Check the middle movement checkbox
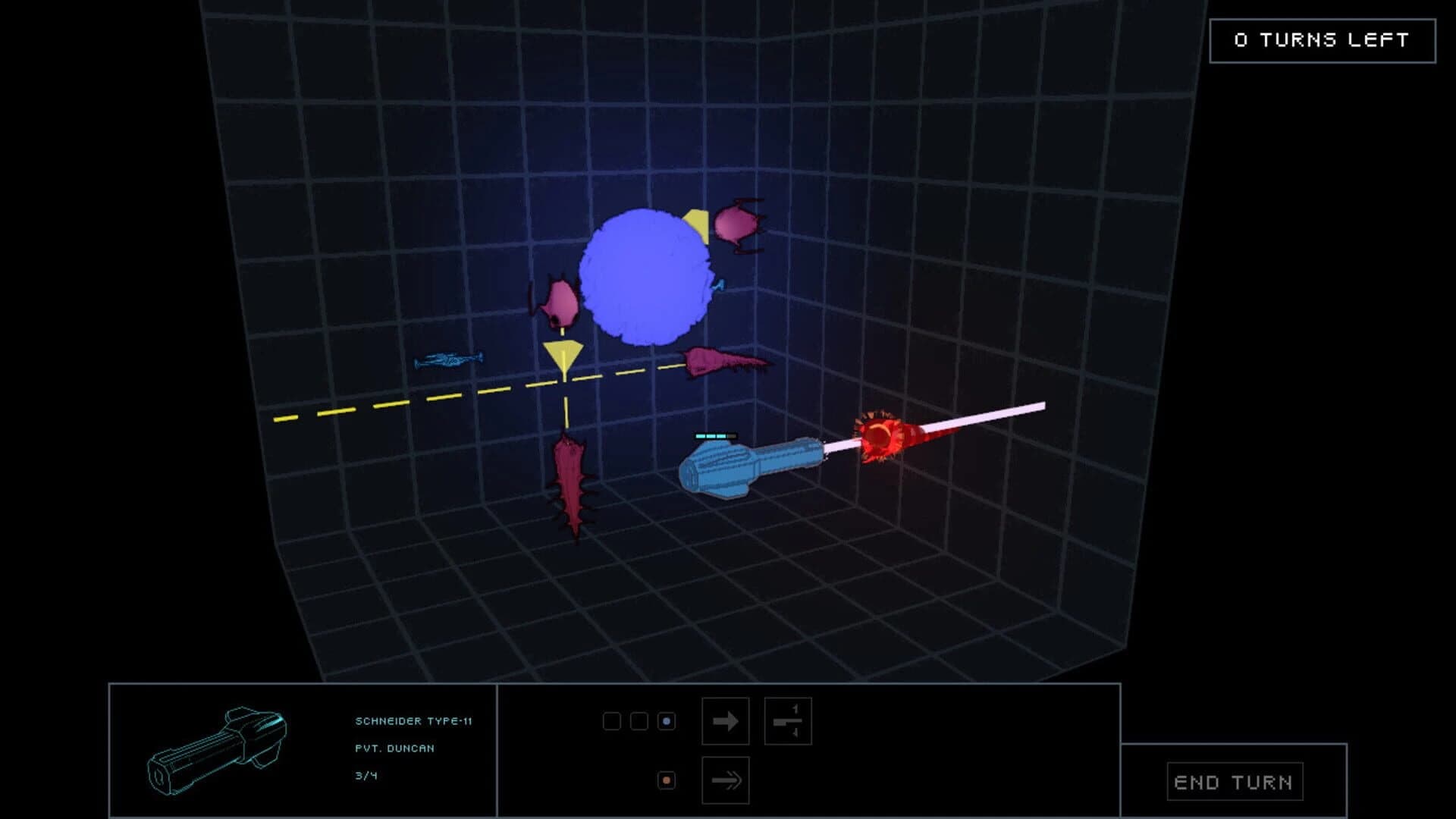 tap(638, 722)
